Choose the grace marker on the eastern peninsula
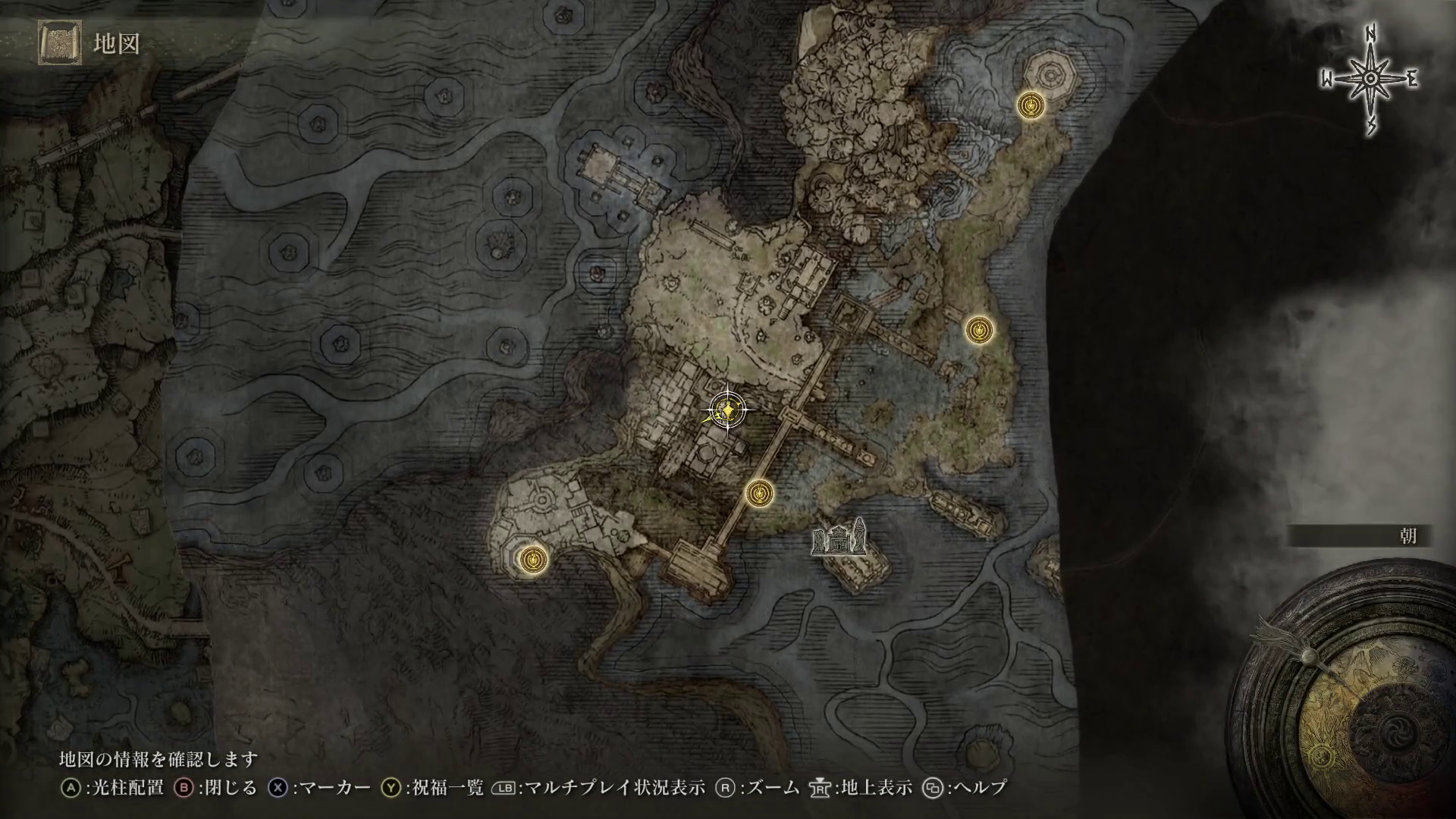The width and height of the screenshot is (1456, 819). pyautogui.click(x=979, y=329)
